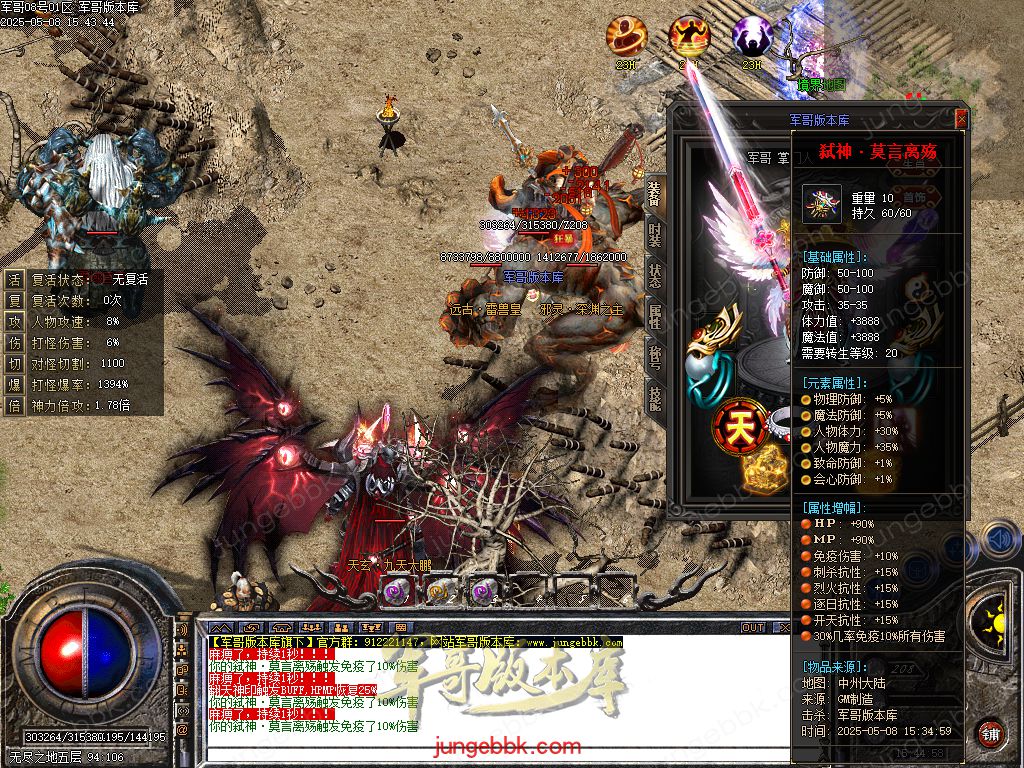Show the 属性 attributes tab
The image size is (1024, 768).
point(655,318)
